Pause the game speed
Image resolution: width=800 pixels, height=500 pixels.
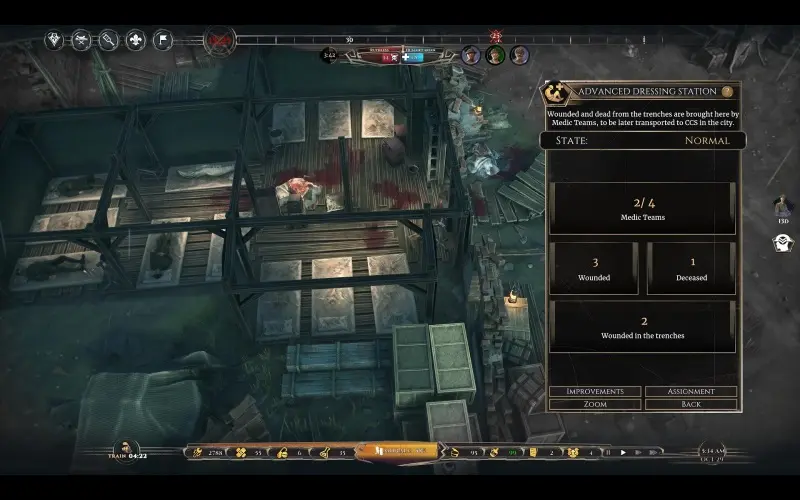point(607,452)
